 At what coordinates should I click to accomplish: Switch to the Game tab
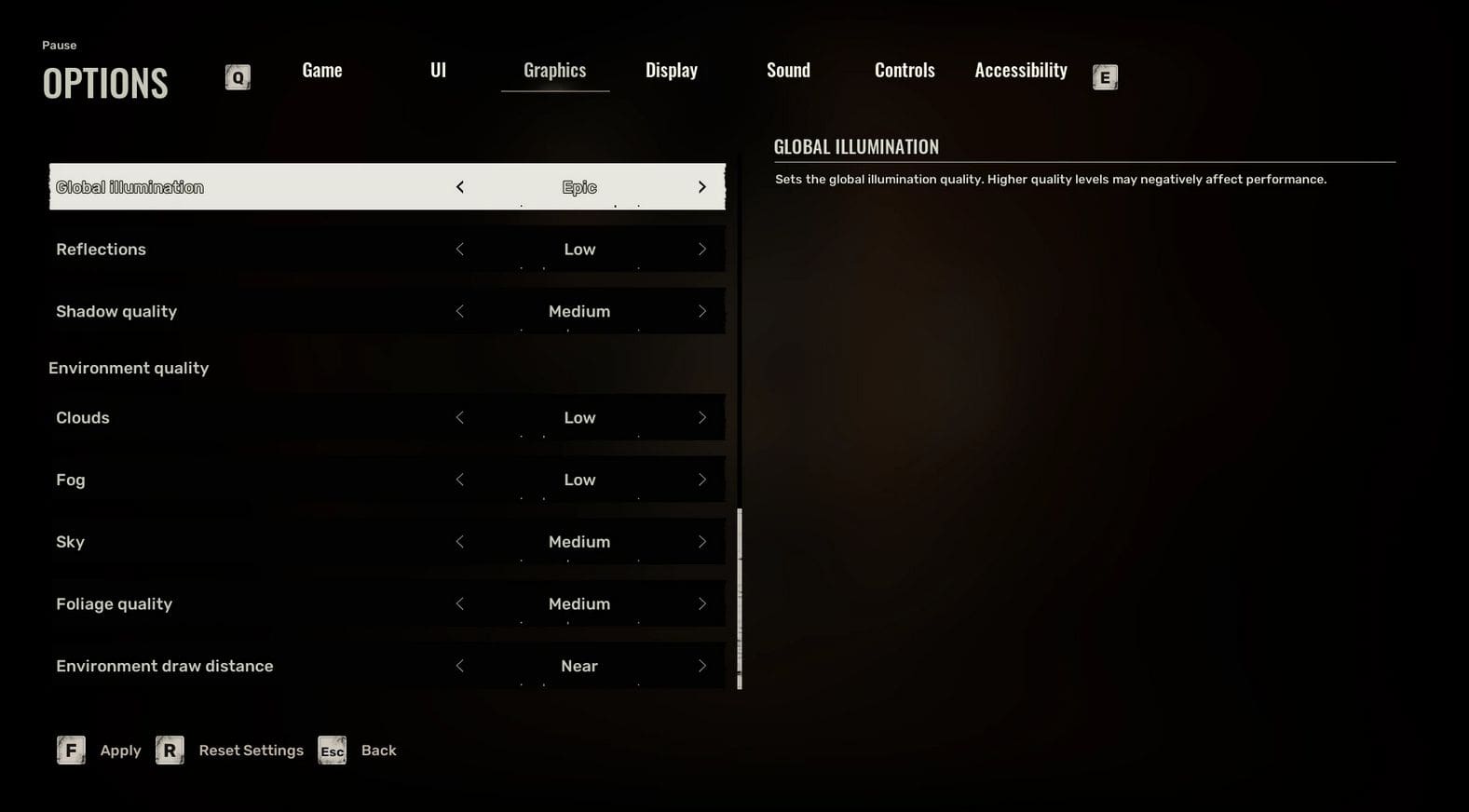click(x=322, y=71)
